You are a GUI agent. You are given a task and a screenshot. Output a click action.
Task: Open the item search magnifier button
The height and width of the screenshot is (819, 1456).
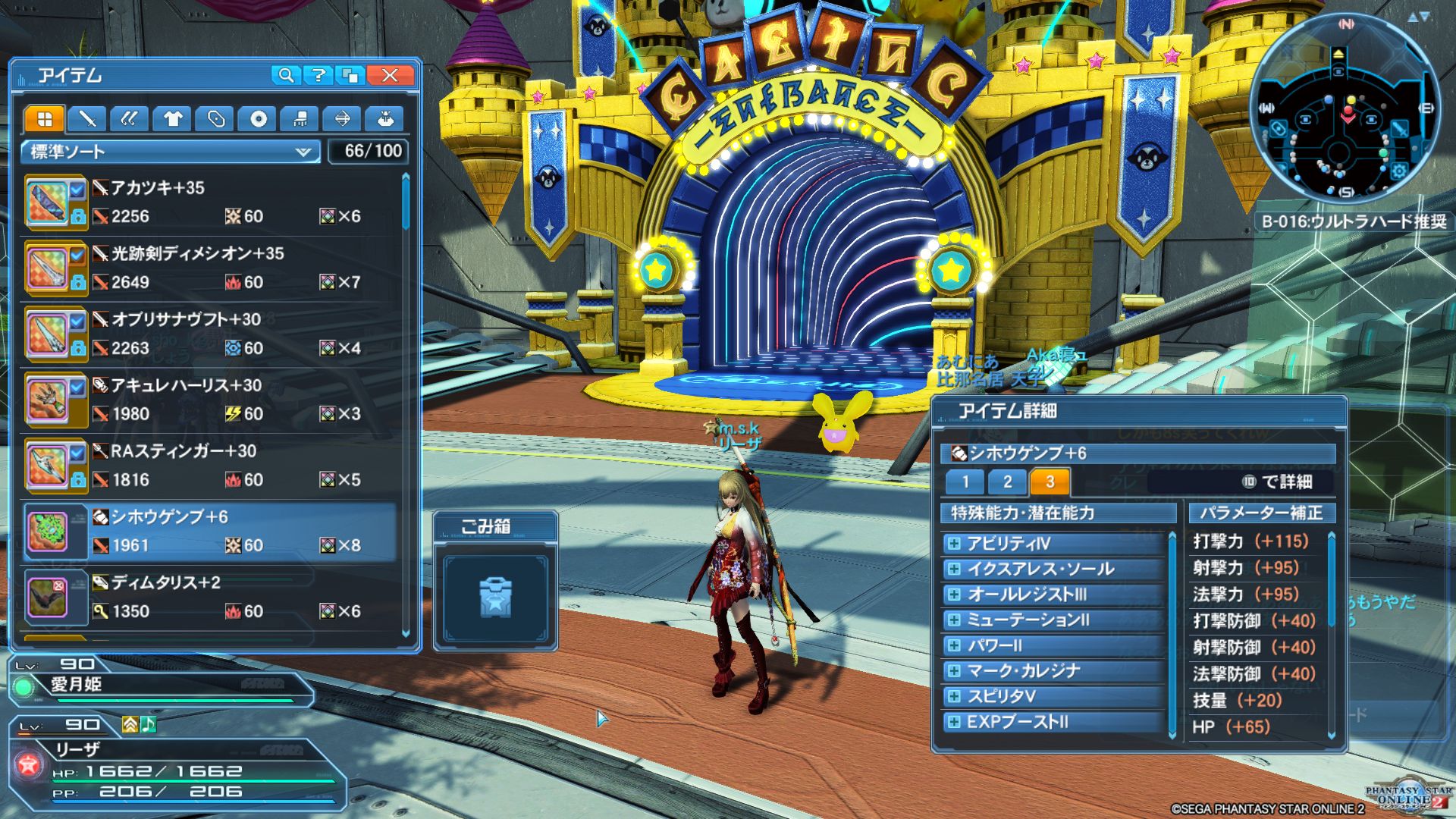pyautogui.click(x=286, y=75)
